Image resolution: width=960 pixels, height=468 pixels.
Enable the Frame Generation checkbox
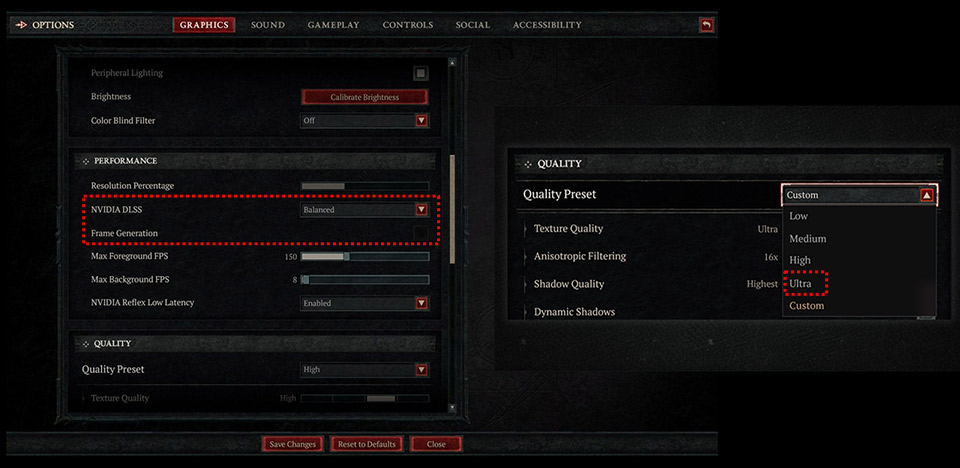pos(421,233)
